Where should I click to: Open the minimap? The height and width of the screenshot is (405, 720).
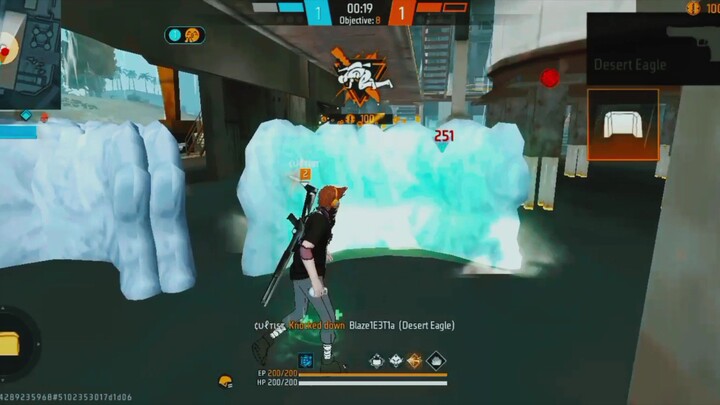coord(29,50)
